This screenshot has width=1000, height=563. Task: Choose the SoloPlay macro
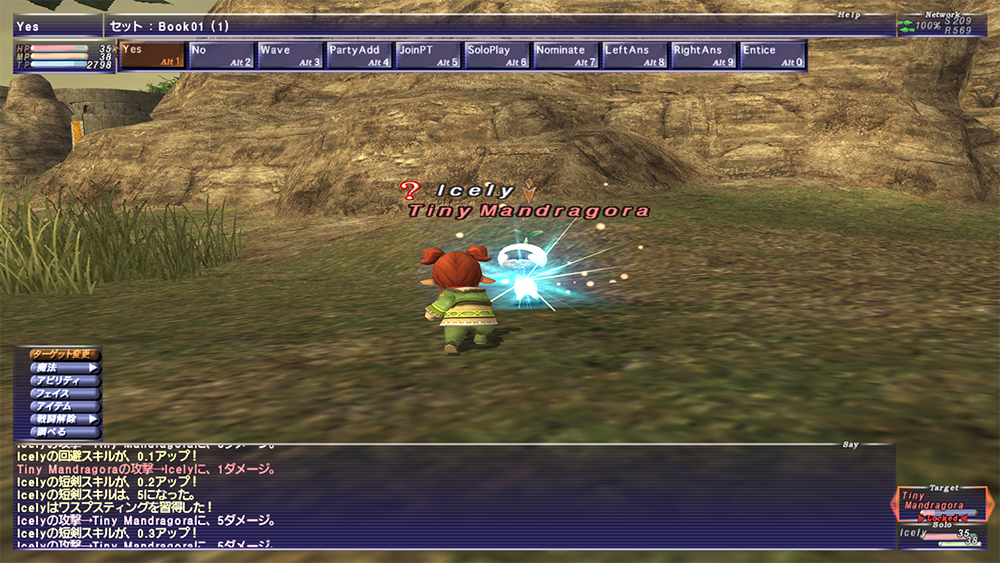(x=497, y=56)
